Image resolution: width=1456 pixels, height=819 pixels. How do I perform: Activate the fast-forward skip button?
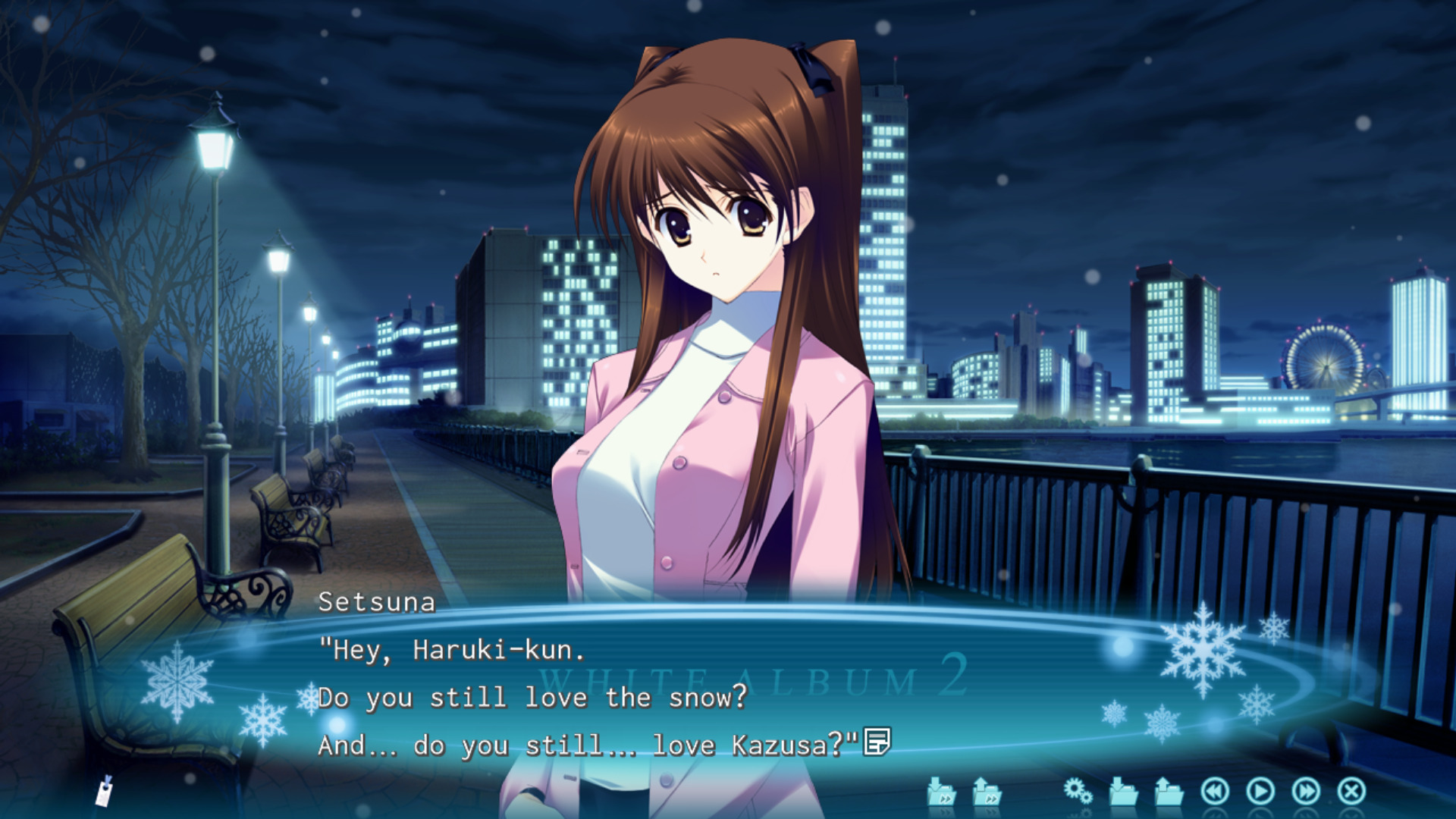click(1305, 792)
